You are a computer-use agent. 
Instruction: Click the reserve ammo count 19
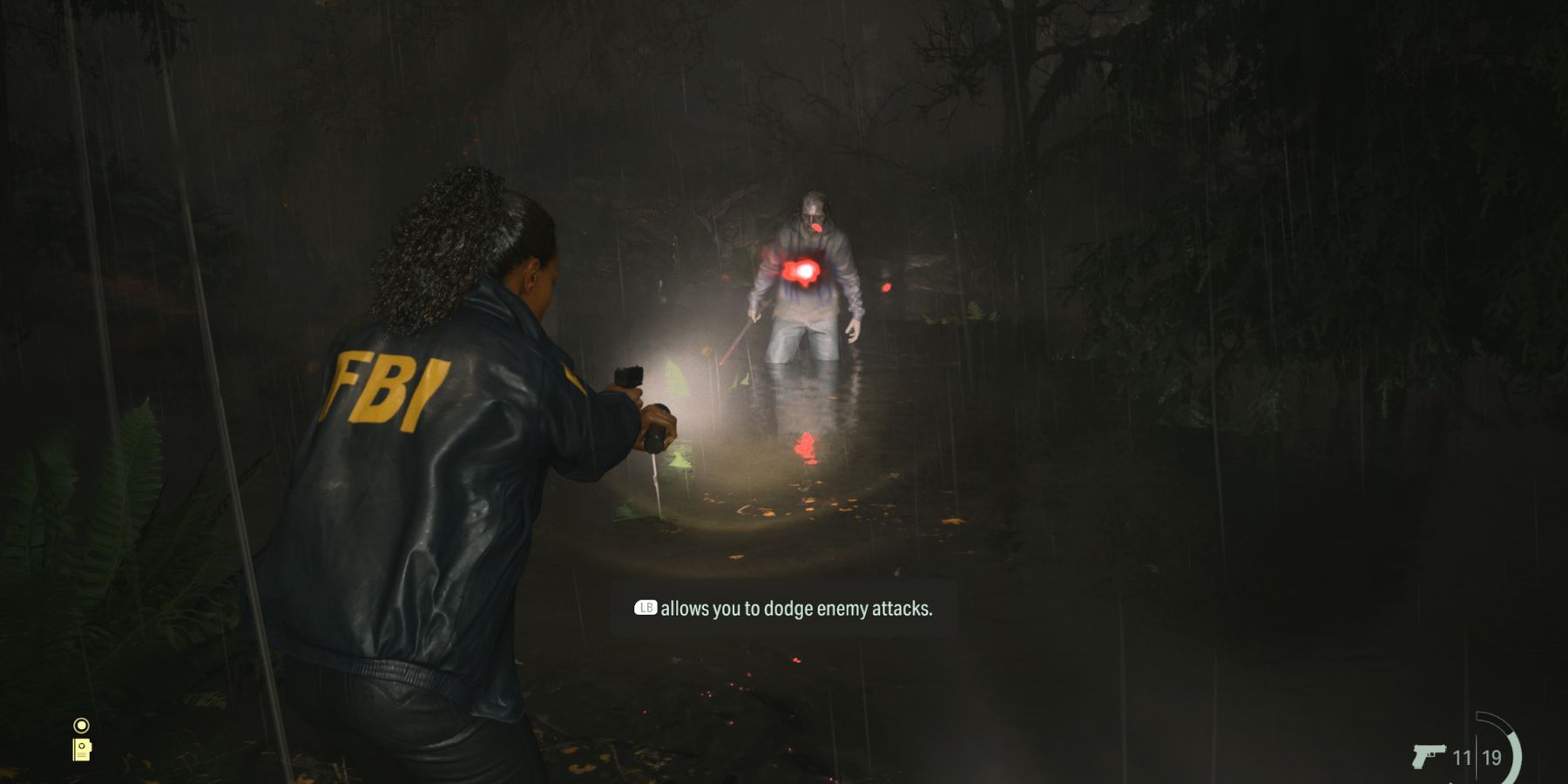click(x=1491, y=758)
